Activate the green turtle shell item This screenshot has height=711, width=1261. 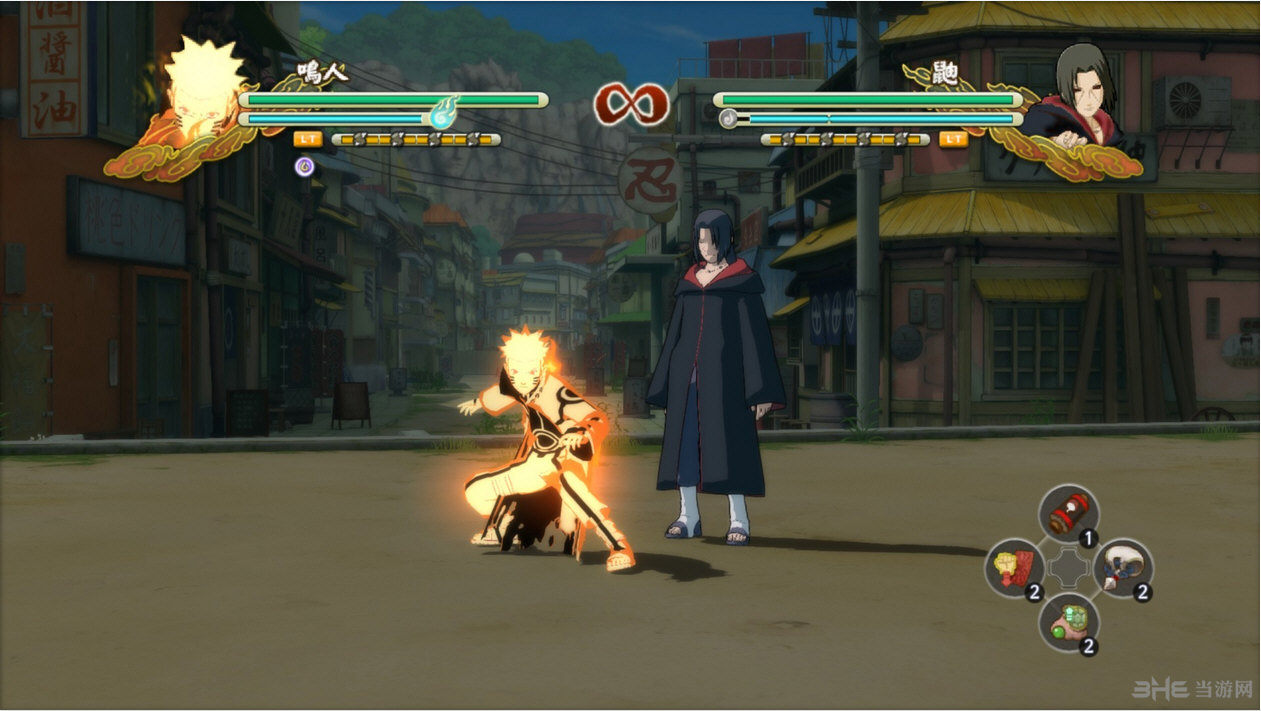1068,622
